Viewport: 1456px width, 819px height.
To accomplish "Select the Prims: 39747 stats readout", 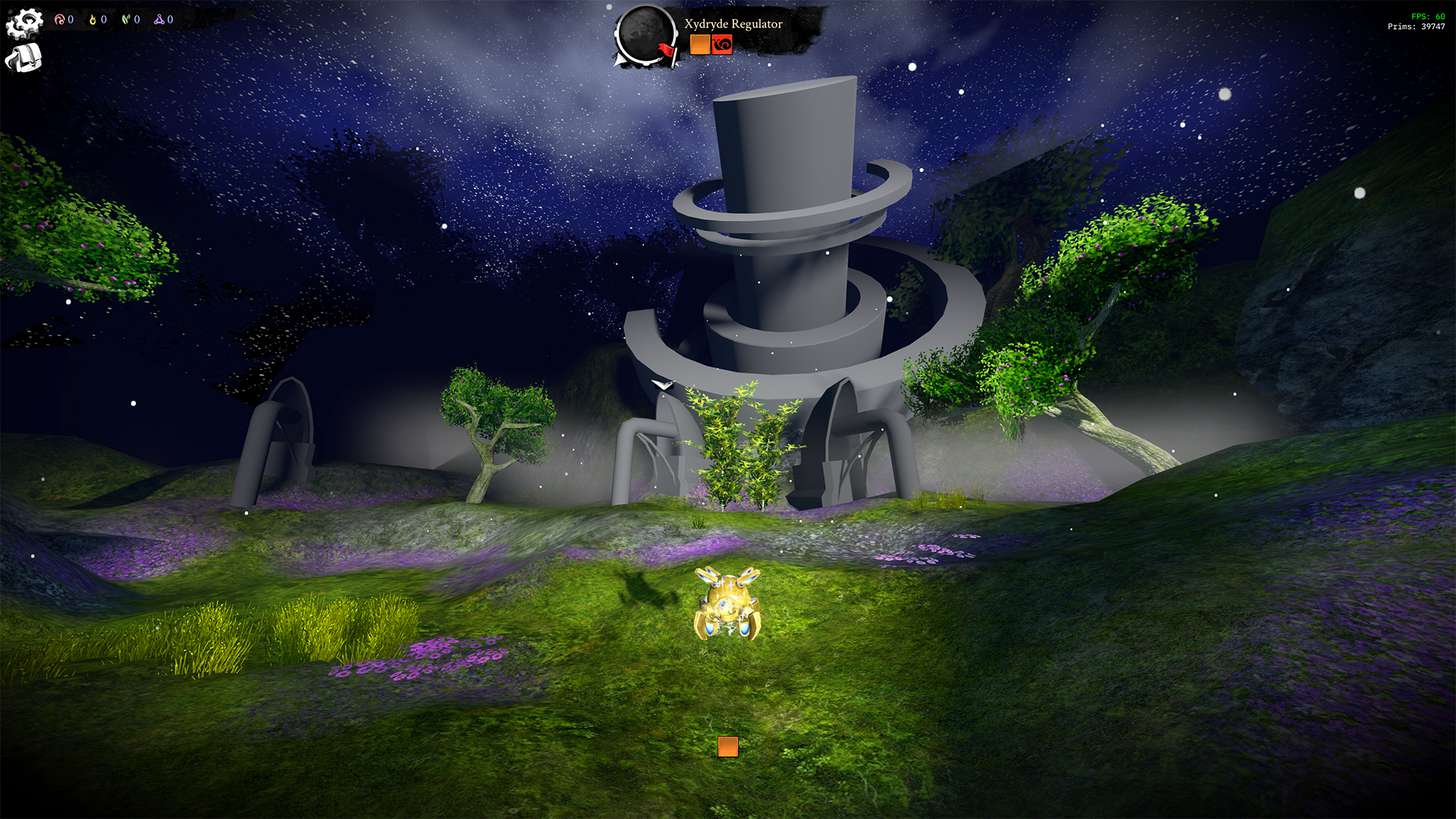I will [x=1417, y=27].
